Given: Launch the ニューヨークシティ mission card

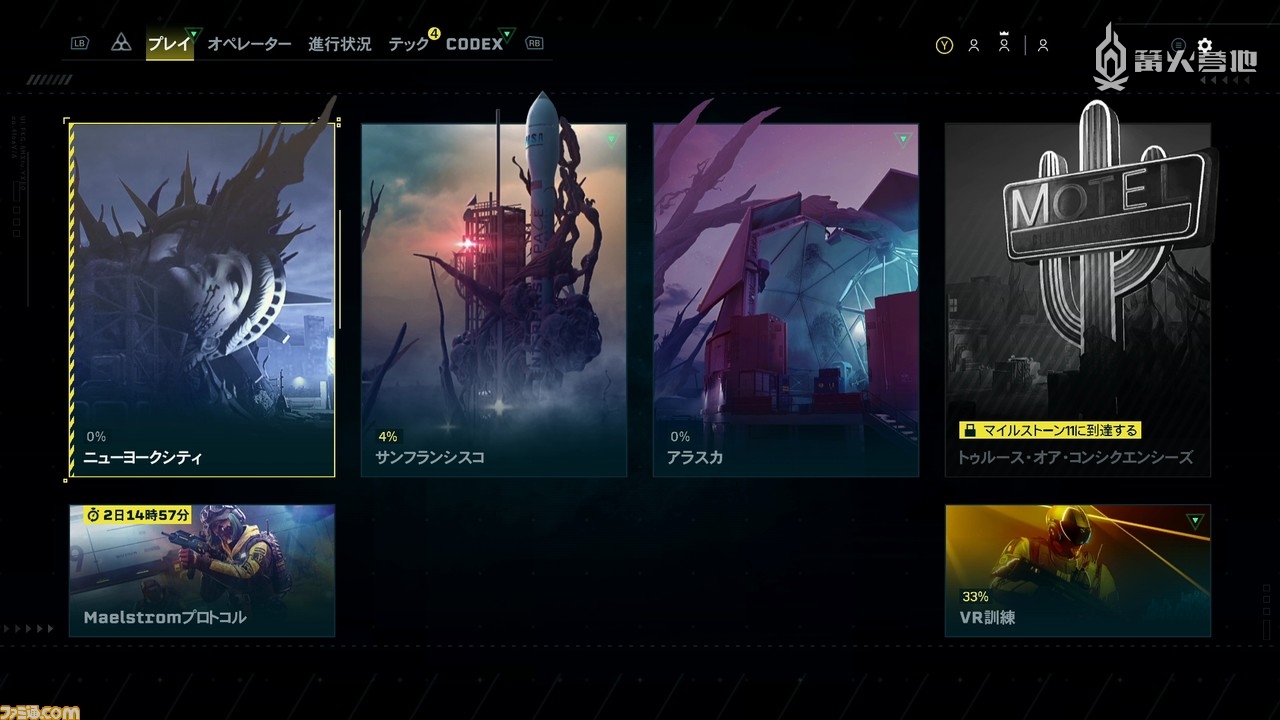Looking at the screenshot, I should 200,300.
